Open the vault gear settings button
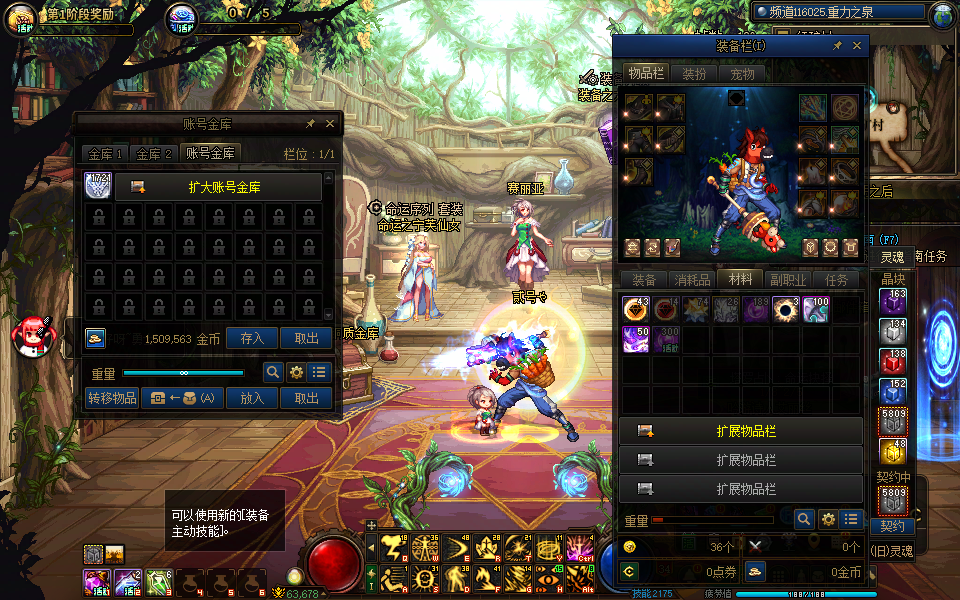Image resolution: width=960 pixels, height=600 pixels. (296, 373)
